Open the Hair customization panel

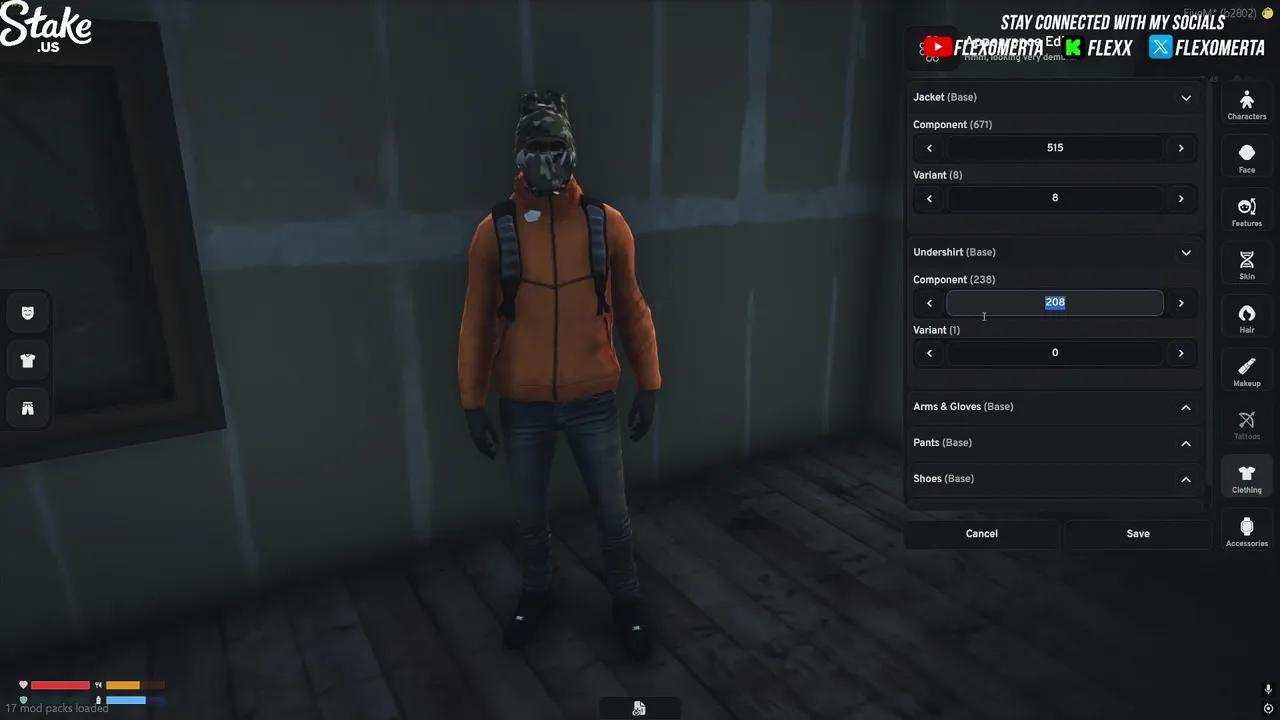(1246, 317)
